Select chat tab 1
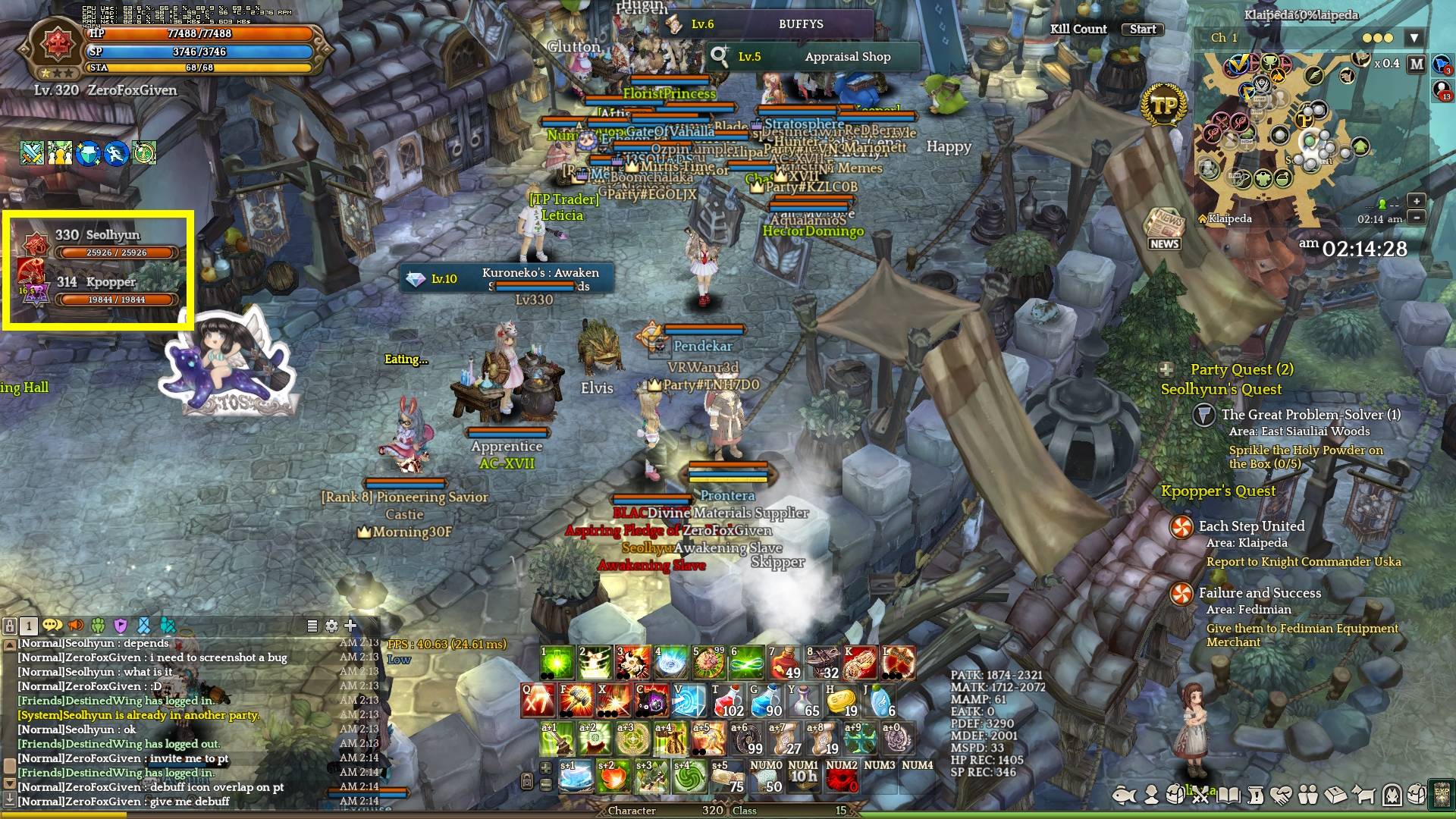The image size is (1456, 819). pos(29,626)
